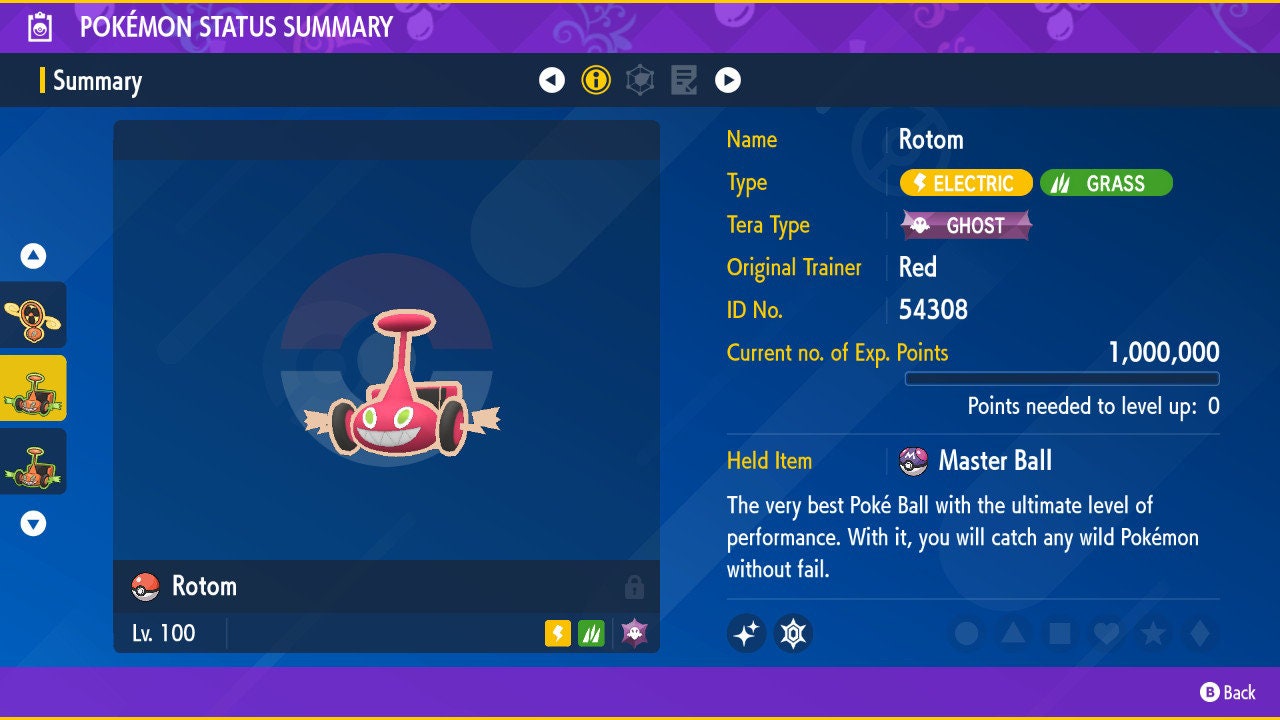
Task: Select the highlighted Rotom in the party sidebar
Action: (33, 388)
